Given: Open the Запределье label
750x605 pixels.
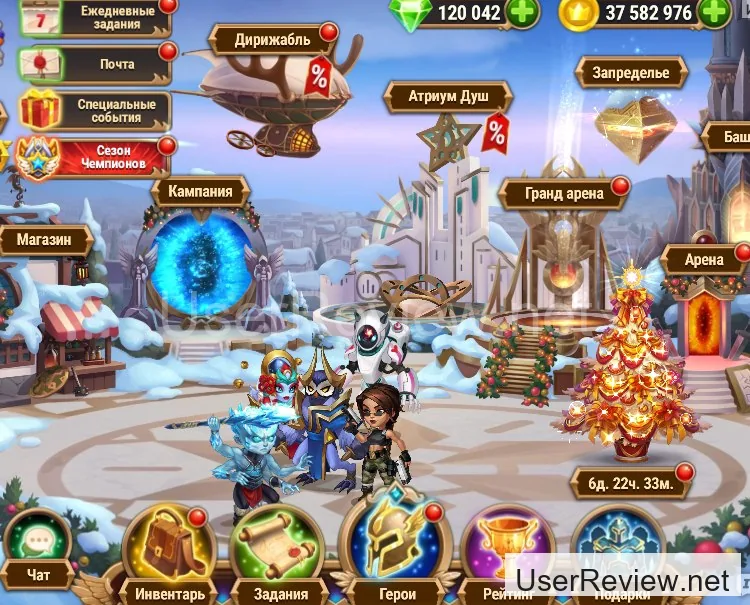Looking at the screenshot, I should coord(630,72).
